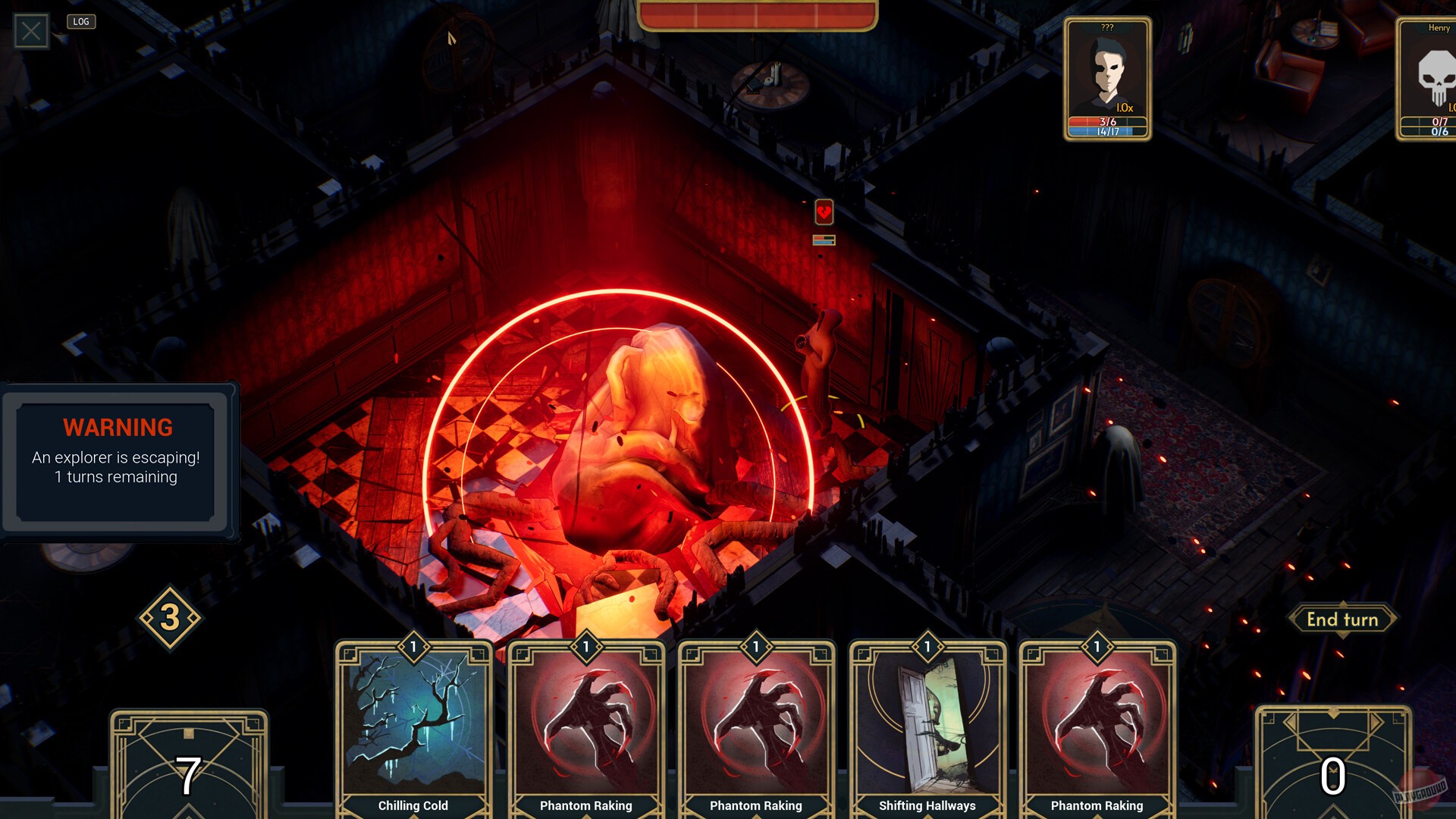The height and width of the screenshot is (819, 1456).
Task: Play the first Phantom Raking card
Action: [x=585, y=724]
